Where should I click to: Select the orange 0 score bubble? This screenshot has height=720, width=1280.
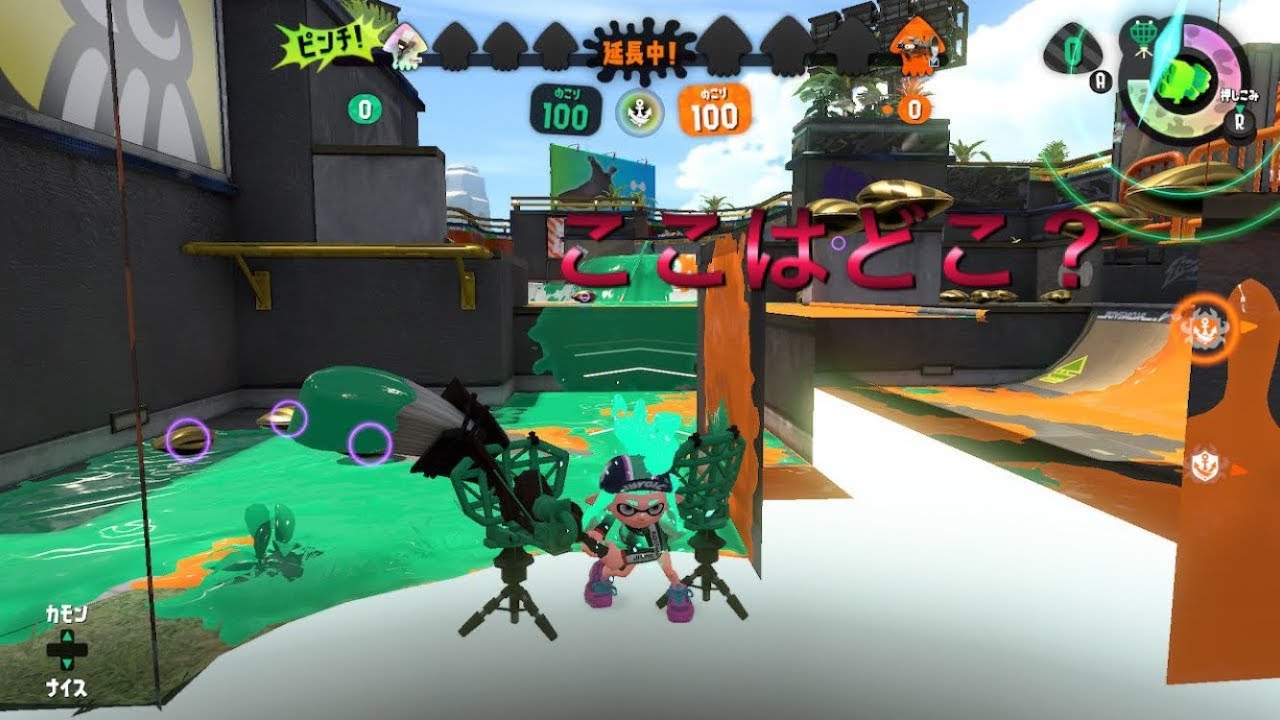[912, 110]
